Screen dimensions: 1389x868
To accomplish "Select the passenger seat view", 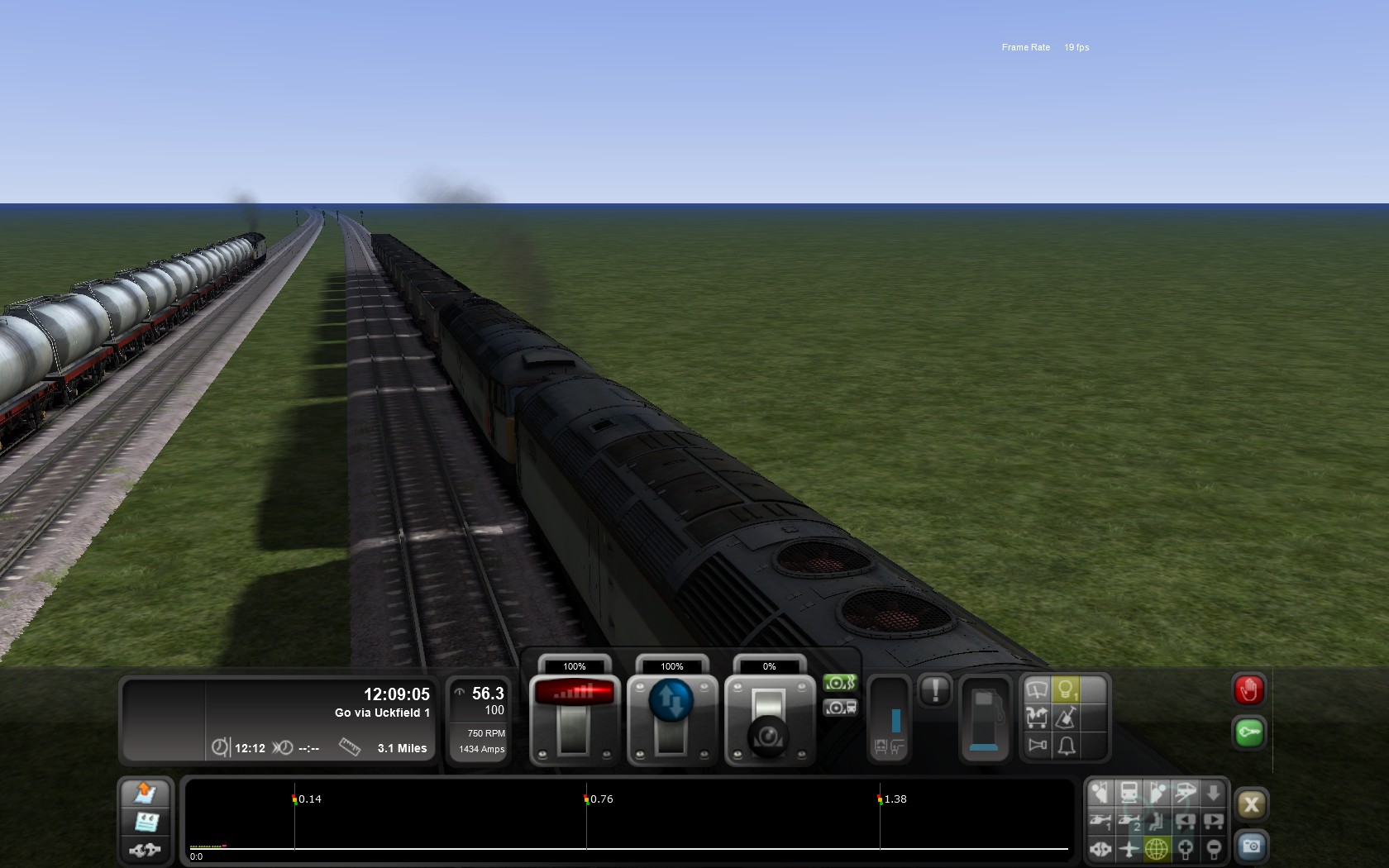I will point(1157,821).
